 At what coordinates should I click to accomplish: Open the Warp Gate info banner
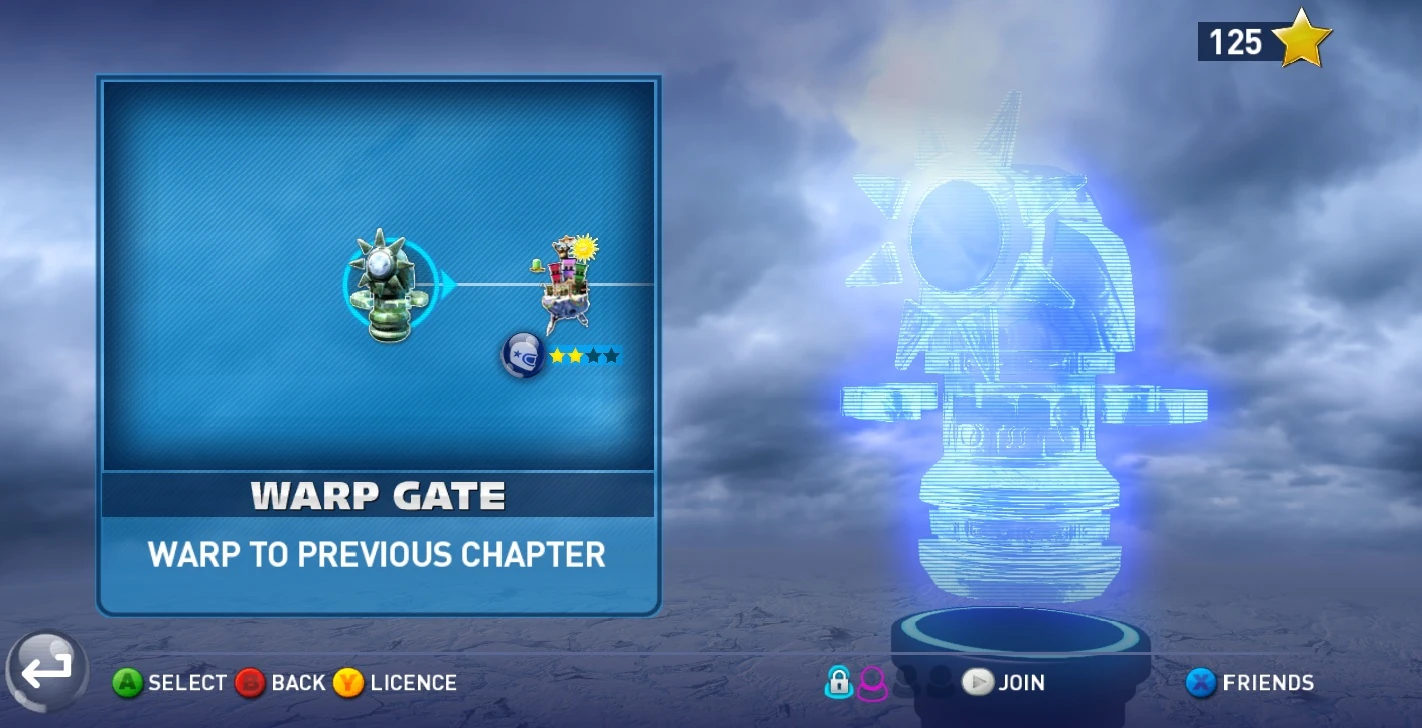[378, 495]
